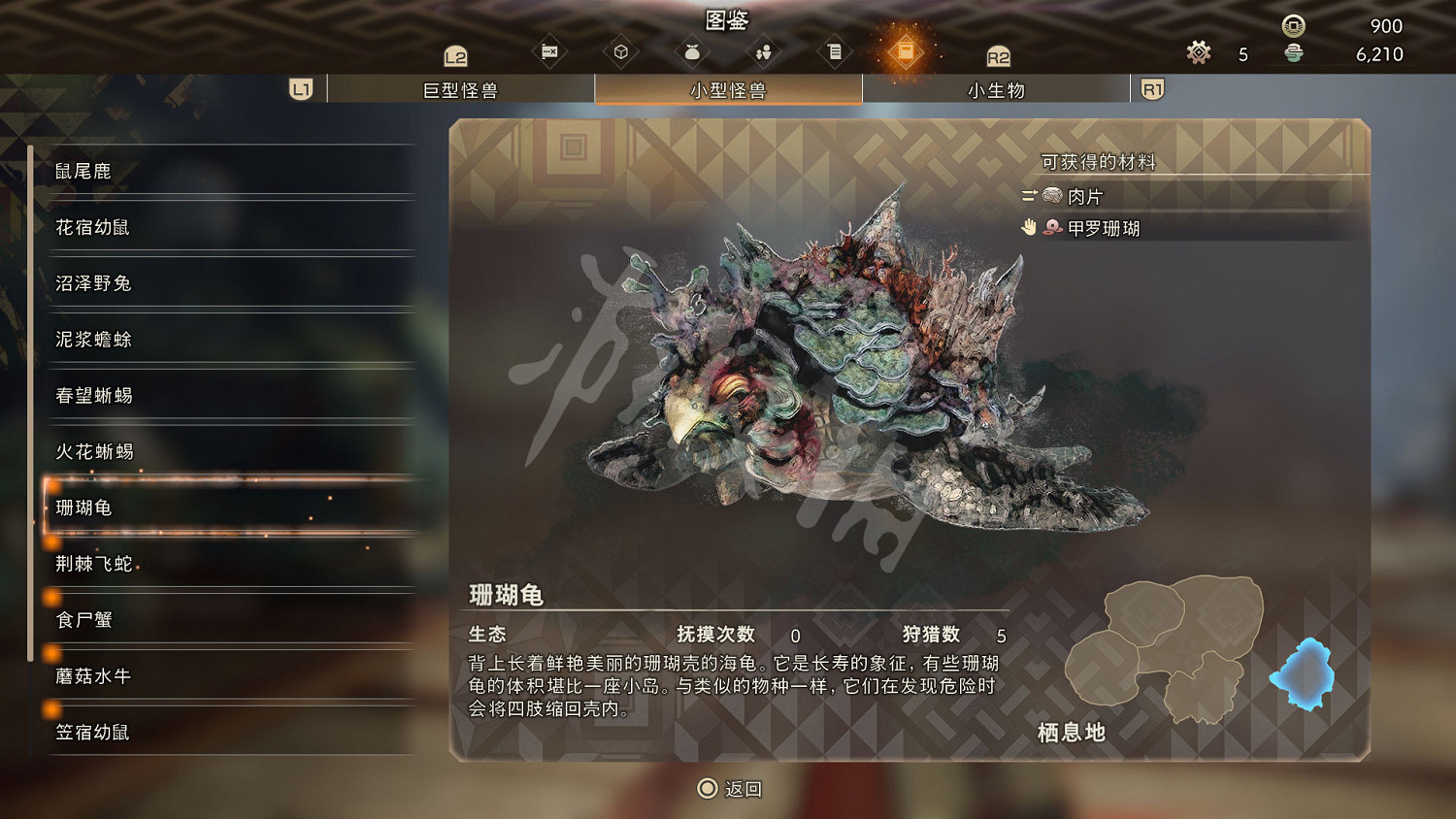Click the 甲罗珊瑚 coral material icon

pyautogui.click(x=1051, y=228)
